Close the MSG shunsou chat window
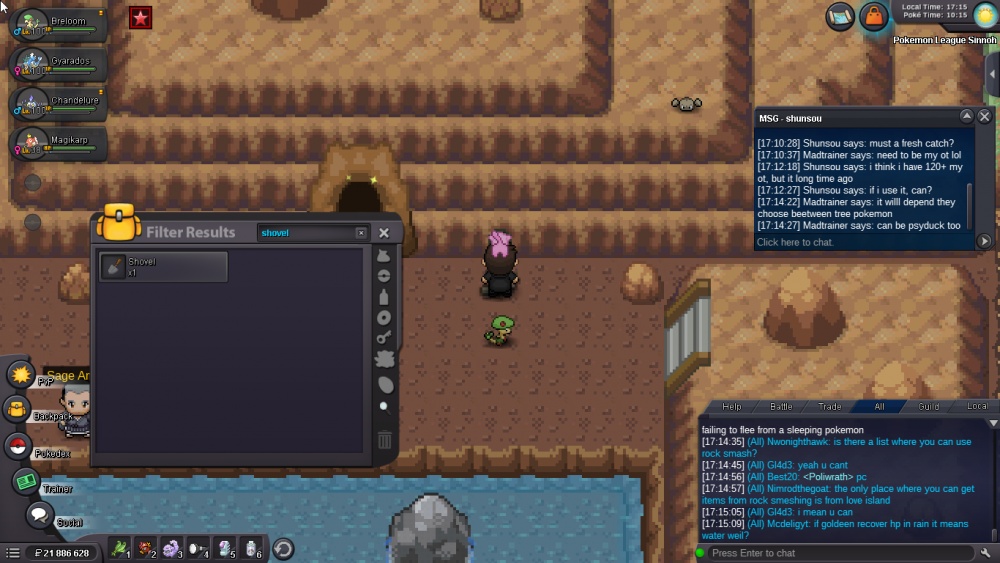 [984, 116]
